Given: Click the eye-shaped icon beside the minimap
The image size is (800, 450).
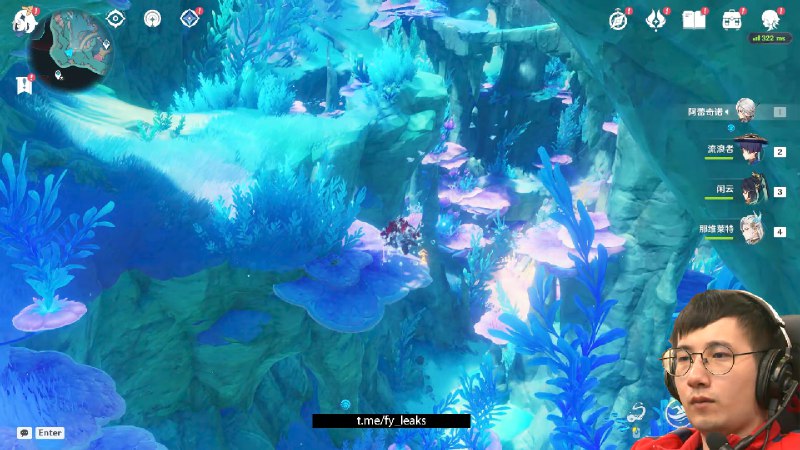Looking at the screenshot, I should [116, 18].
